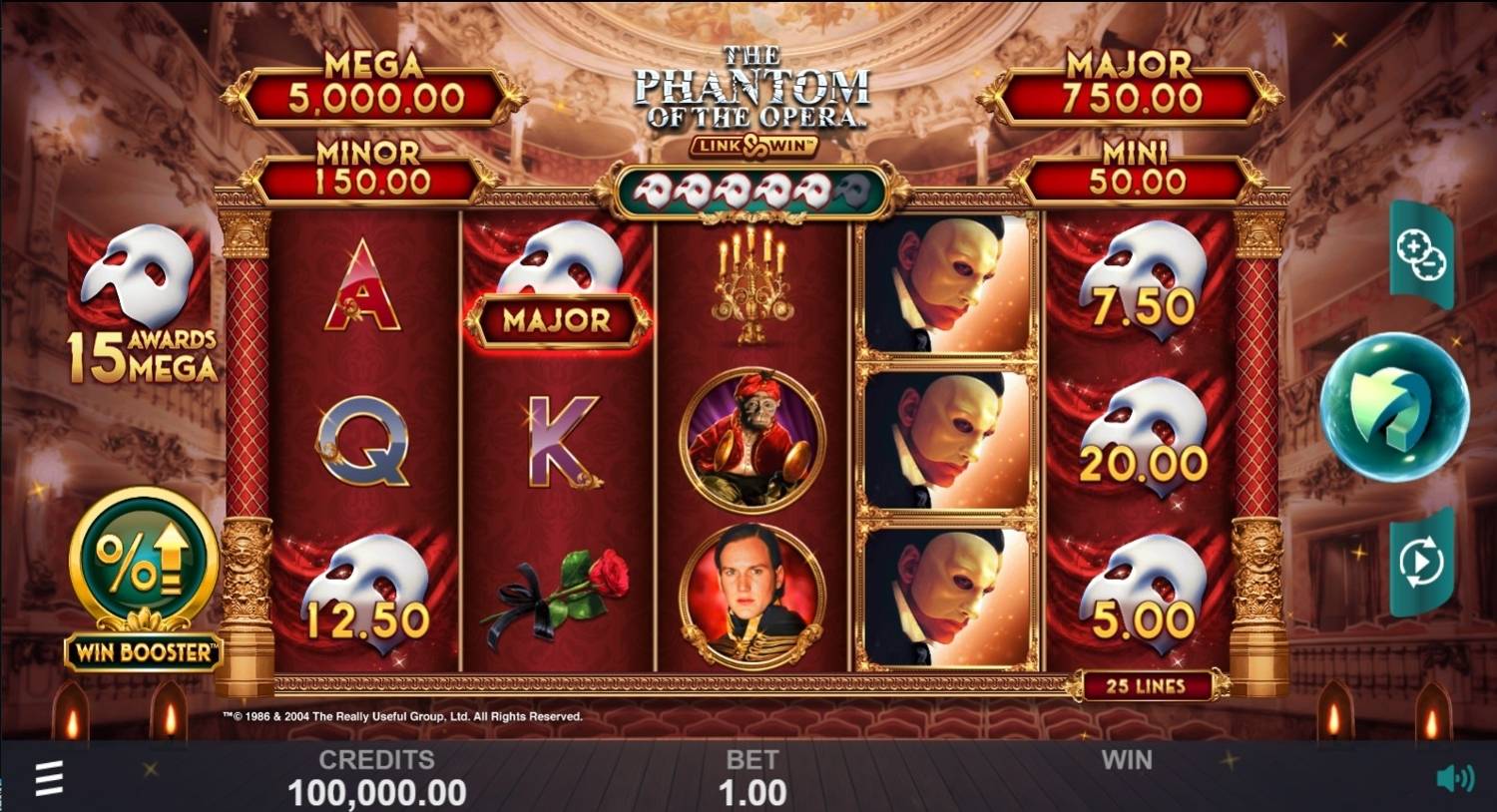Mute game audio with the speaker icon
Screen dimensions: 1497x812
click(x=1456, y=778)
